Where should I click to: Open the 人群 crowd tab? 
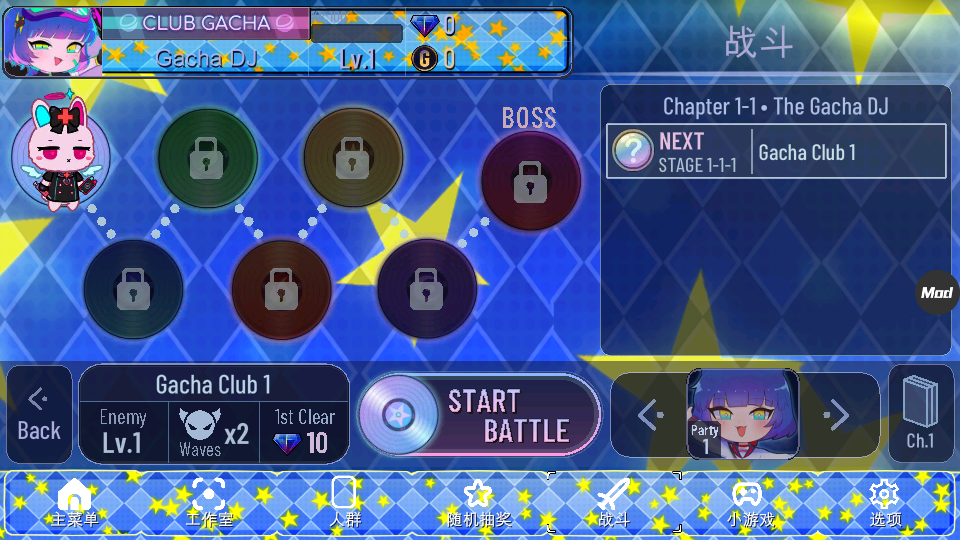tap(344, 503)
